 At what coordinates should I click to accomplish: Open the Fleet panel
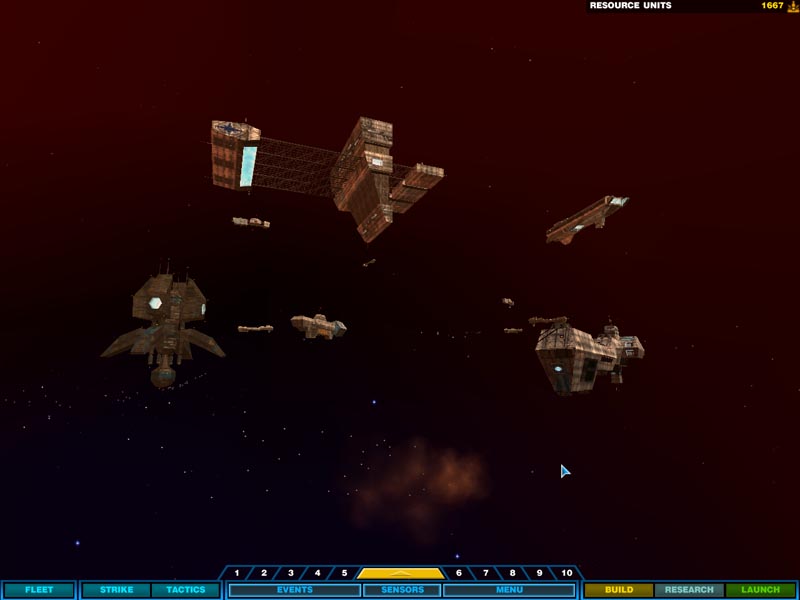pos(38,590)
